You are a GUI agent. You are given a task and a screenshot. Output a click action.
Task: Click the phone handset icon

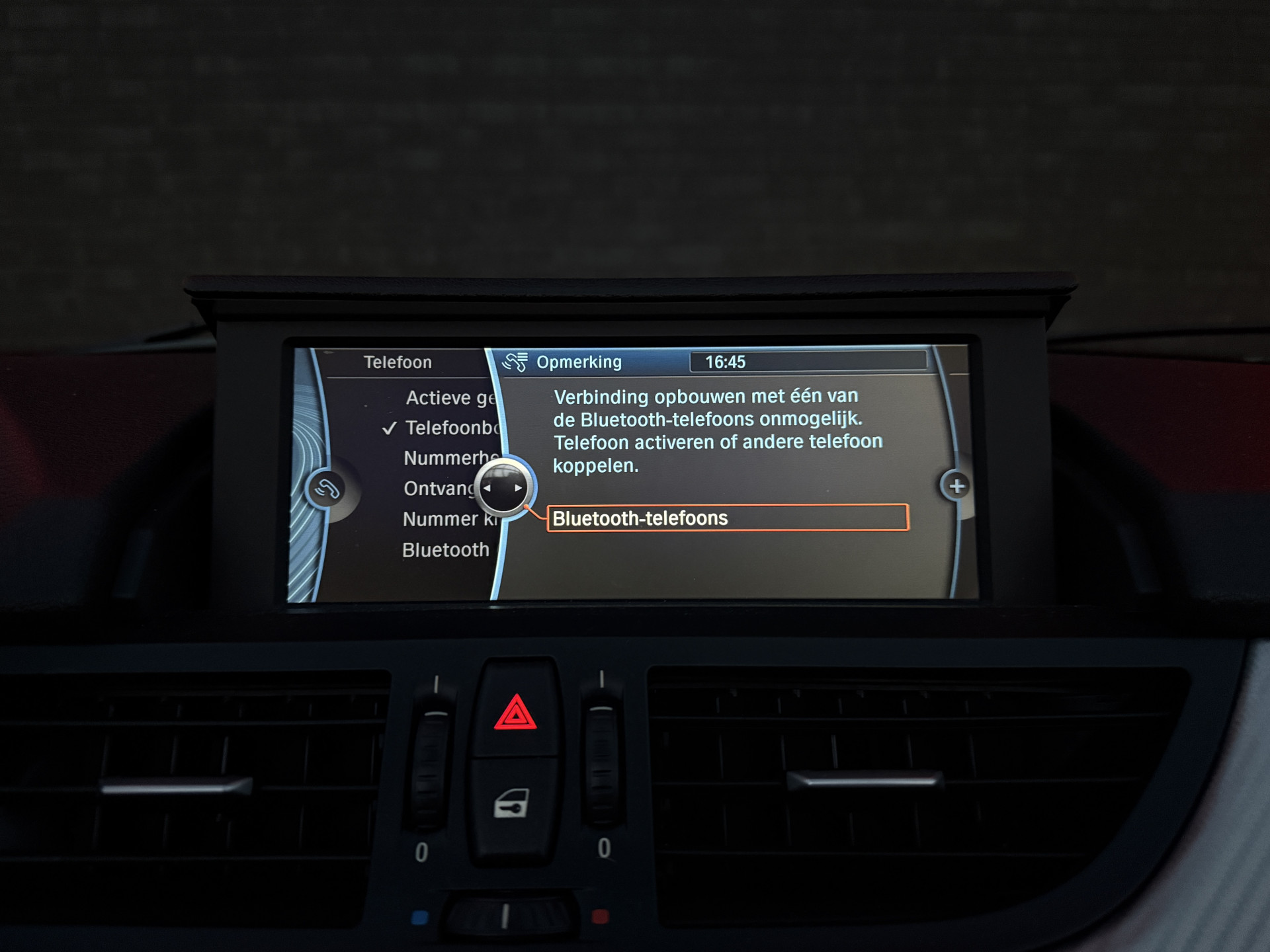[x=326, y=490]
